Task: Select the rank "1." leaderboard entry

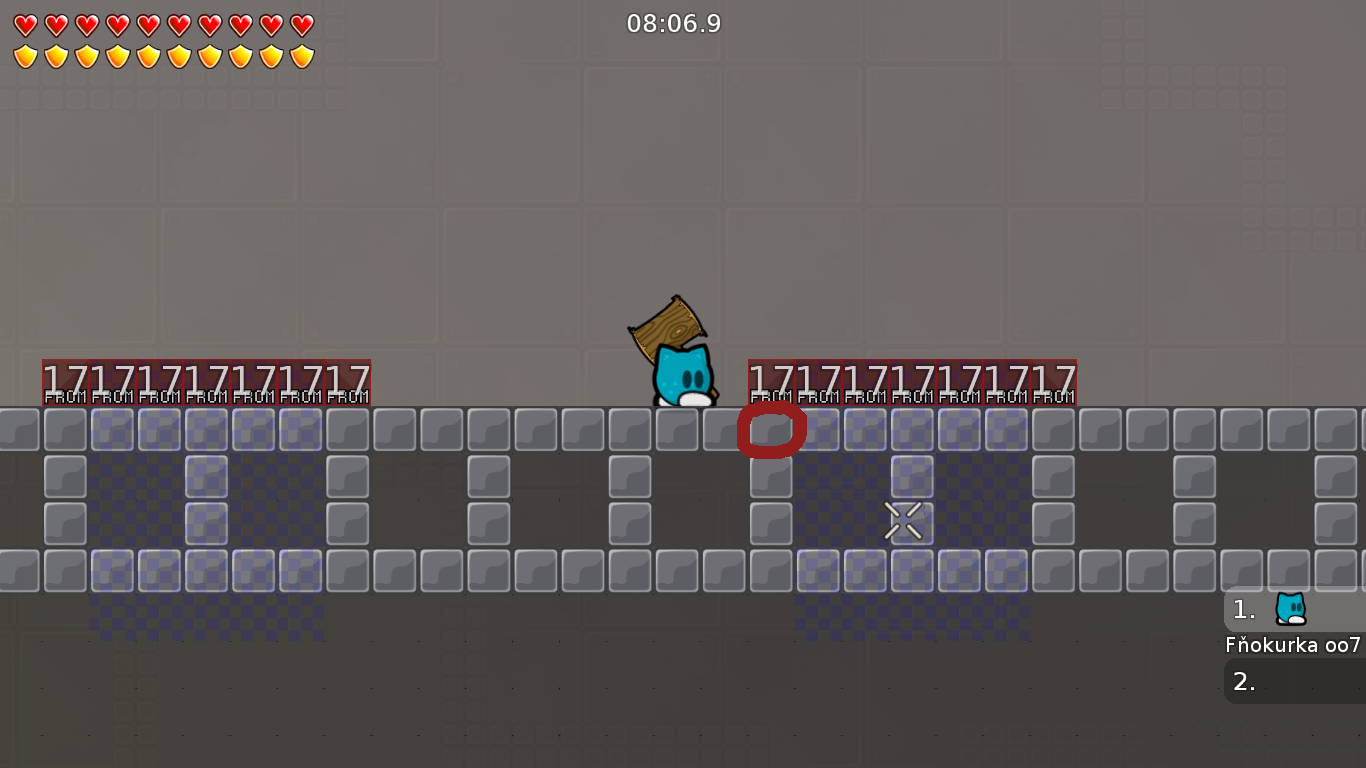Action: 1243,609
